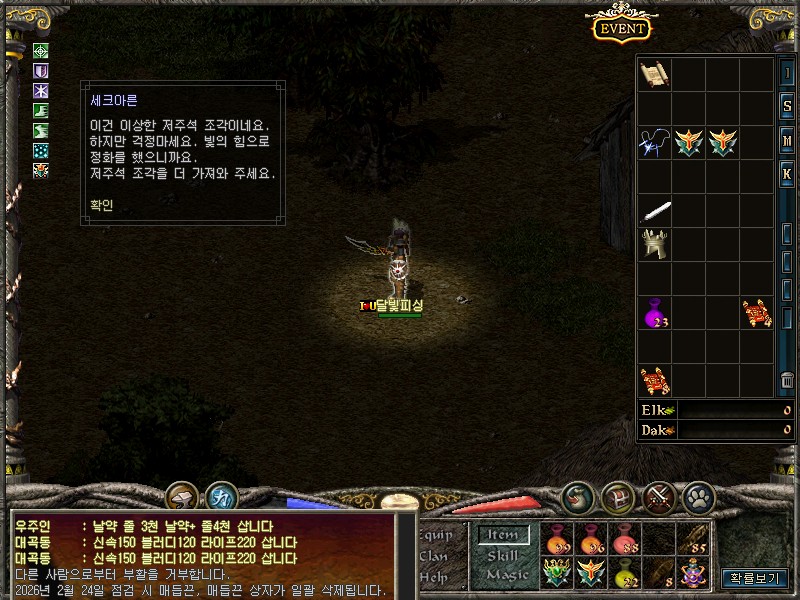Screen dimensions: 800x600
Task: Select the stone tower item in the inventory
Action: 655,244
